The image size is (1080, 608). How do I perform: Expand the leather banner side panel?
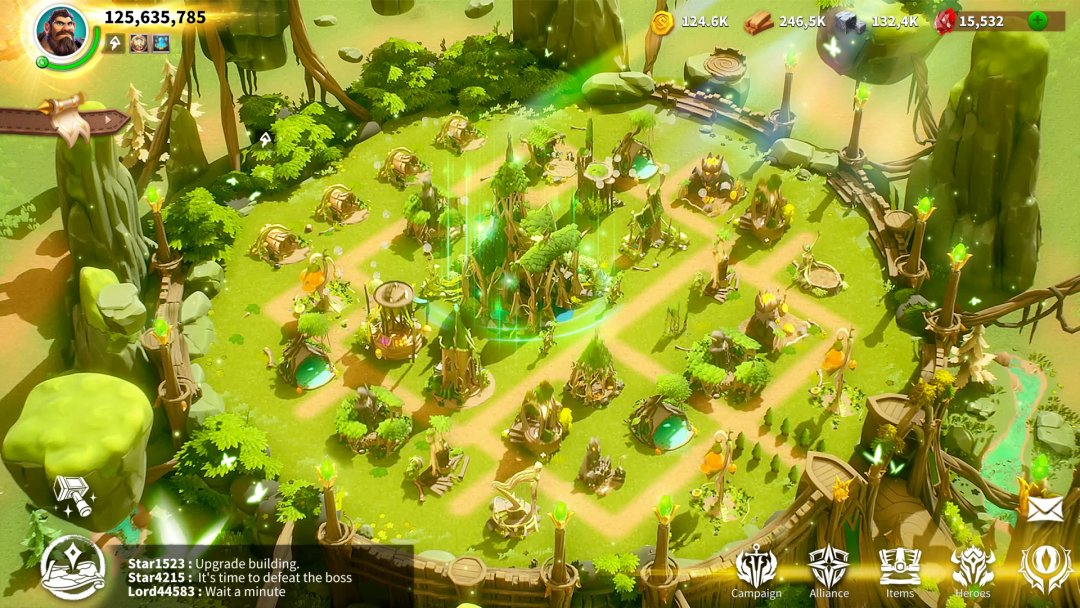click(x=63, y=119)
